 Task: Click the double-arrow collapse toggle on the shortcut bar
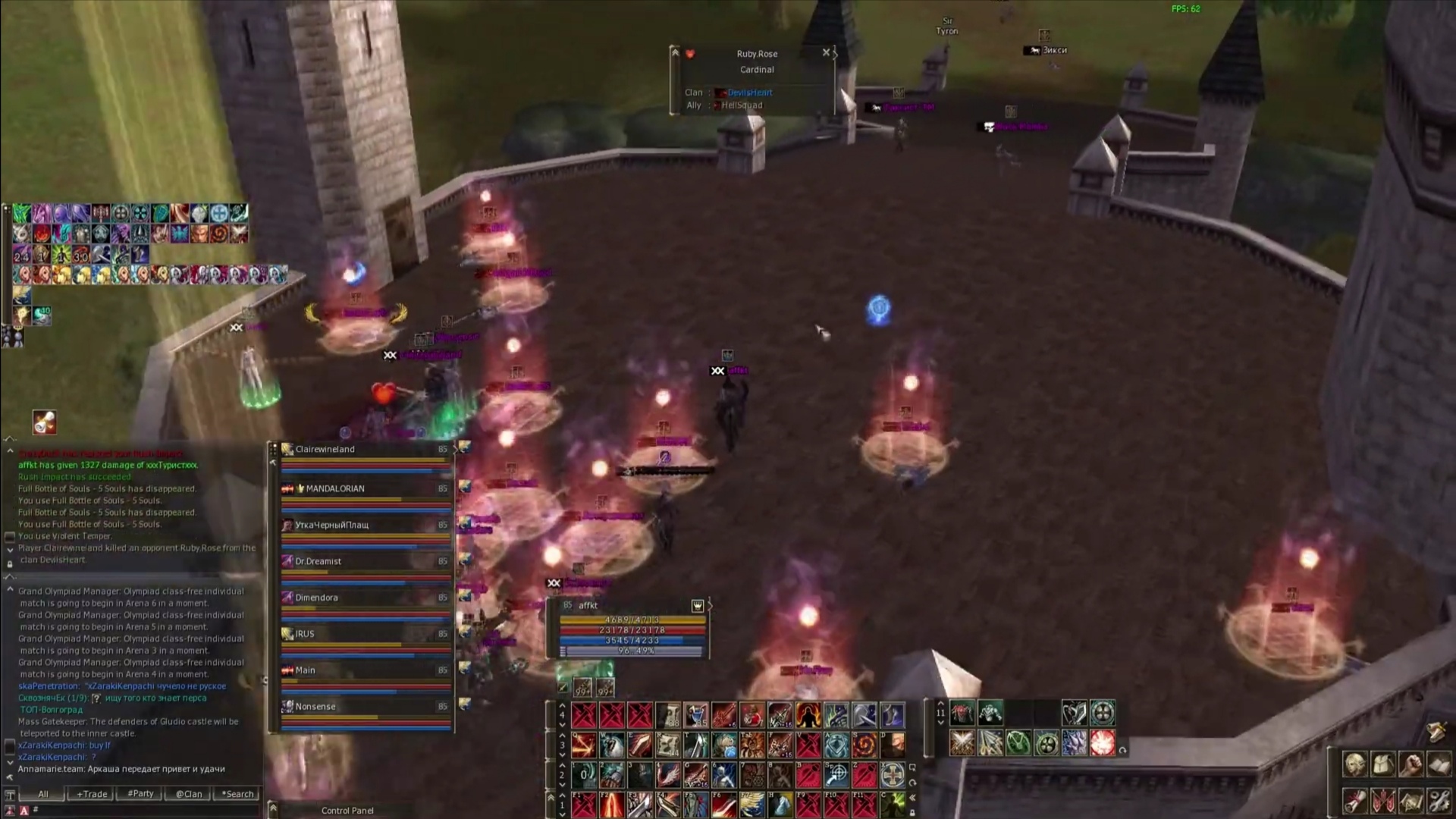coord(912,798)
